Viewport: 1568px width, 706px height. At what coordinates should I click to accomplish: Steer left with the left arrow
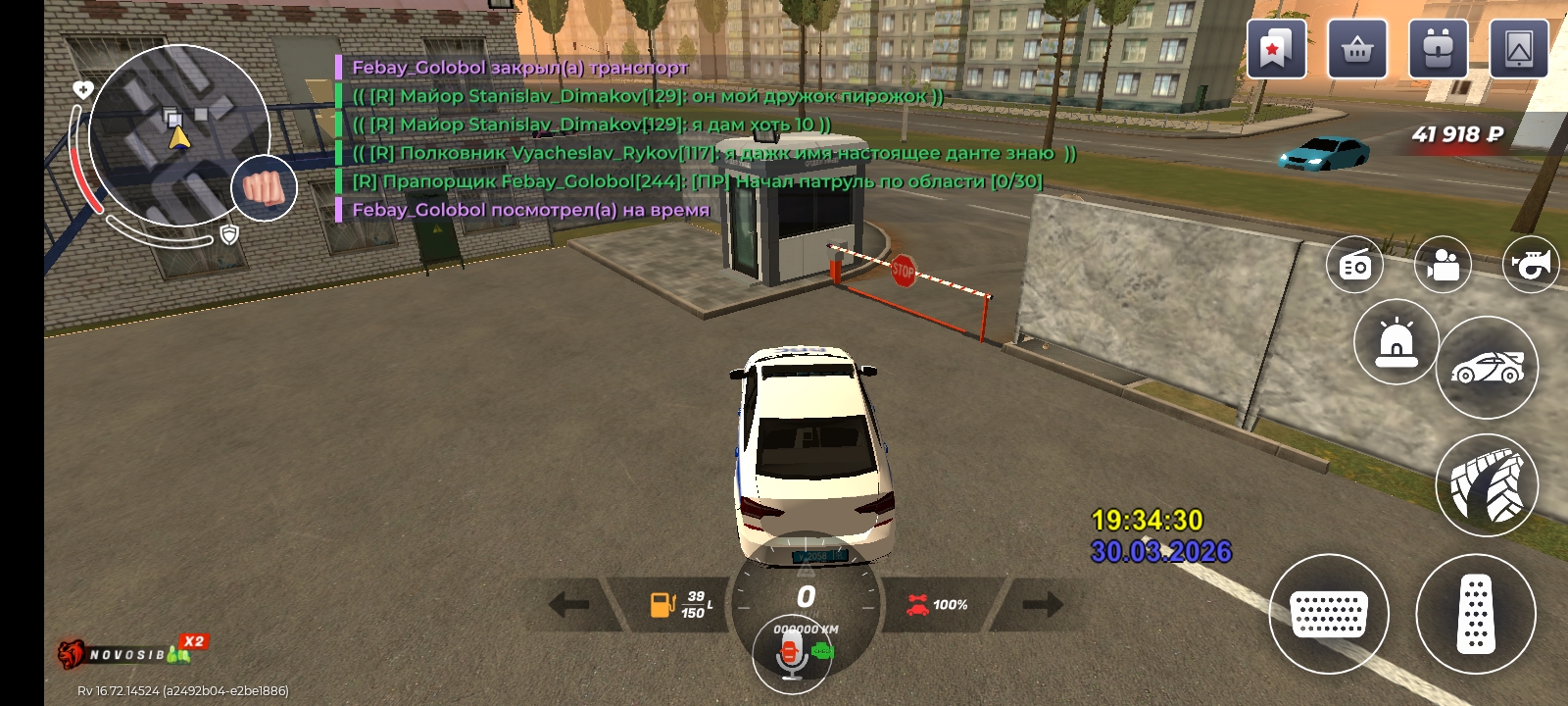click(569, 604)
